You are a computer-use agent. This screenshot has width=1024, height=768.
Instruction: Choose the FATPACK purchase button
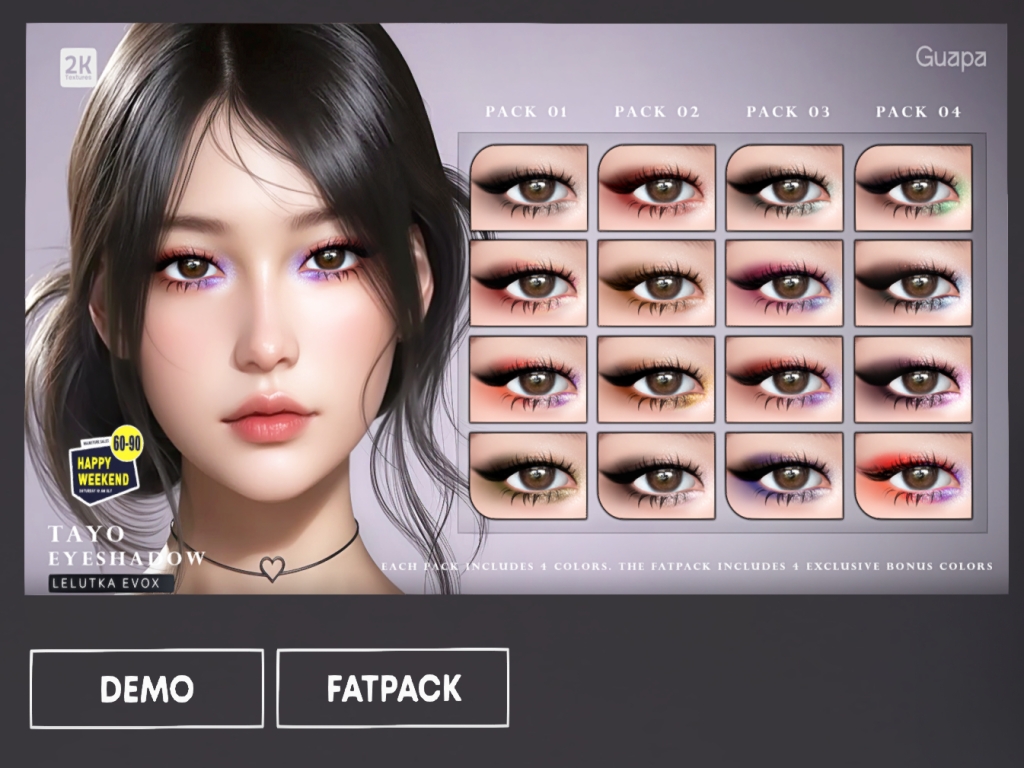(x=393, y=688)
